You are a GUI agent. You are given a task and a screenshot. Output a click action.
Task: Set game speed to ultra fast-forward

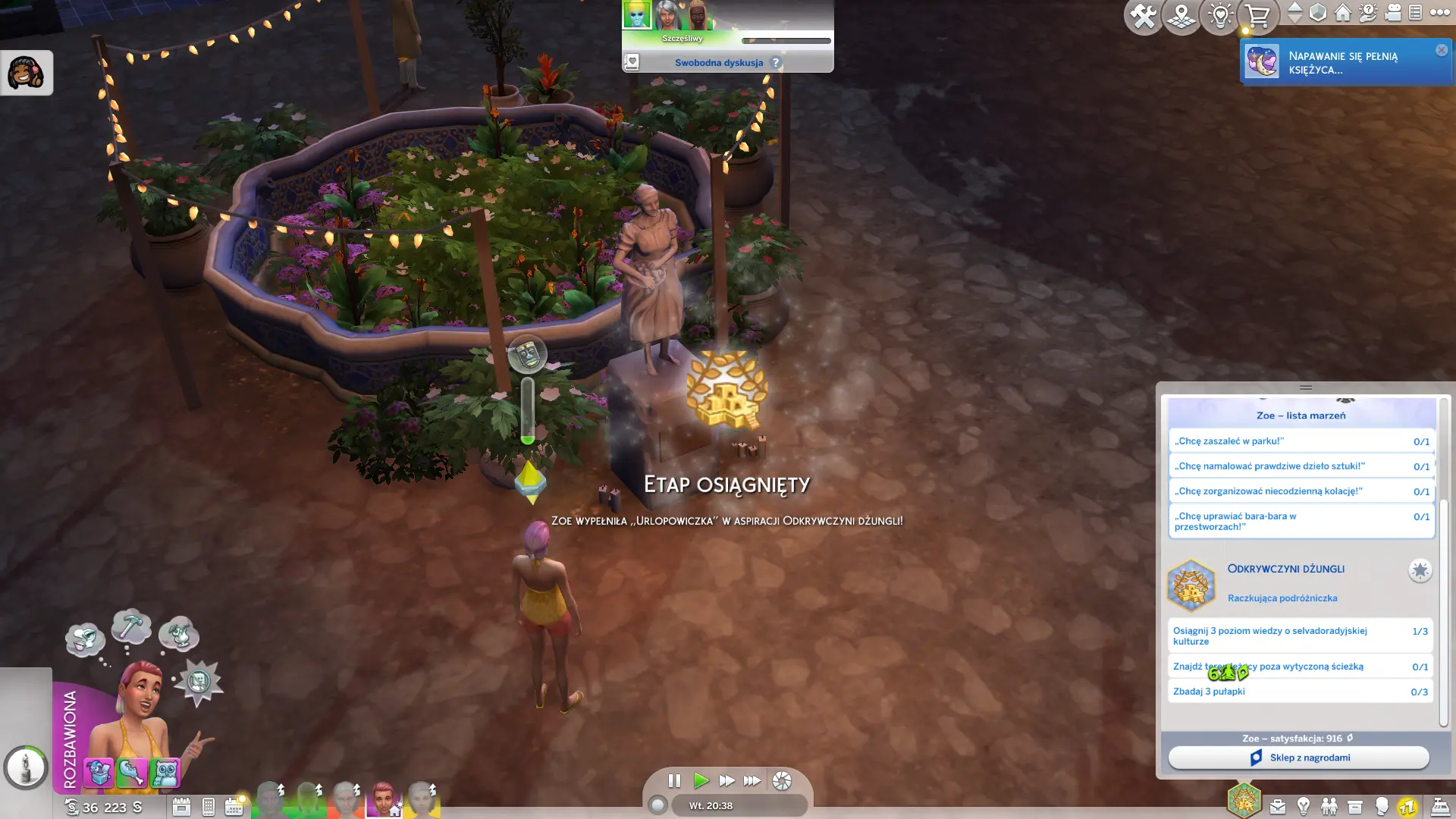point(752,780)
